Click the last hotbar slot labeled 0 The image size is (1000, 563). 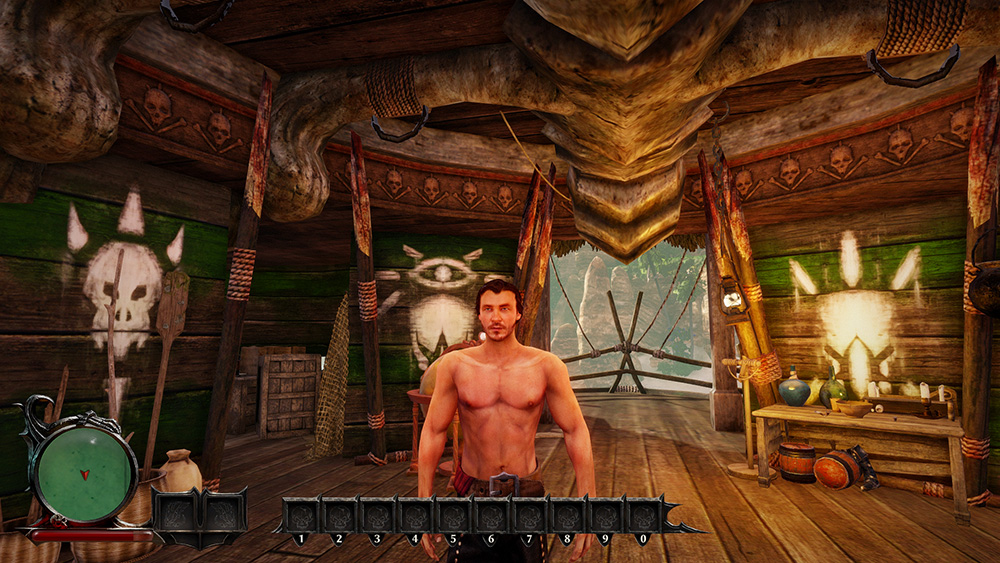(643, 516)
